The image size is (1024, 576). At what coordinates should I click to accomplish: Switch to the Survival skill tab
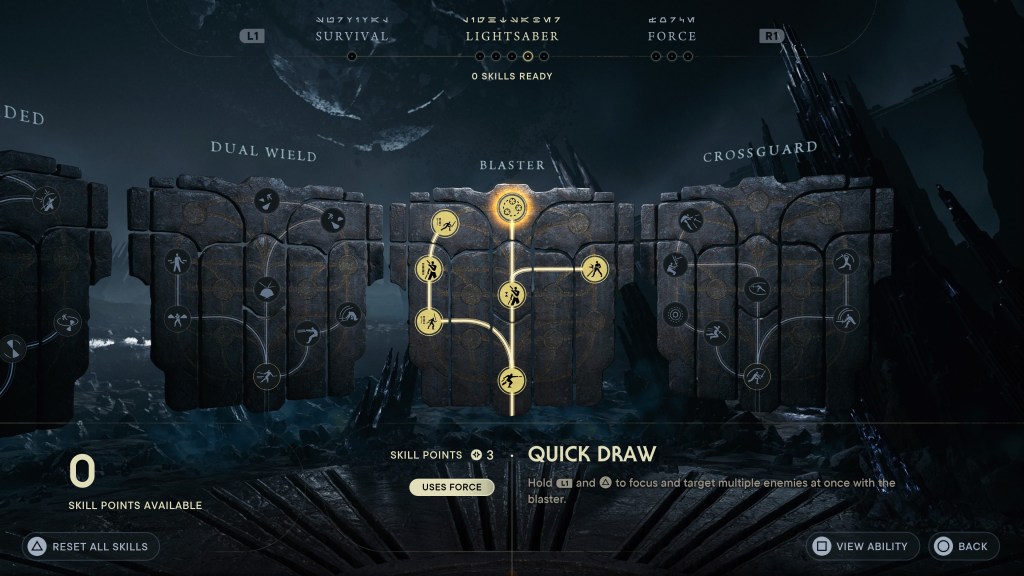[x=351, y=36]
